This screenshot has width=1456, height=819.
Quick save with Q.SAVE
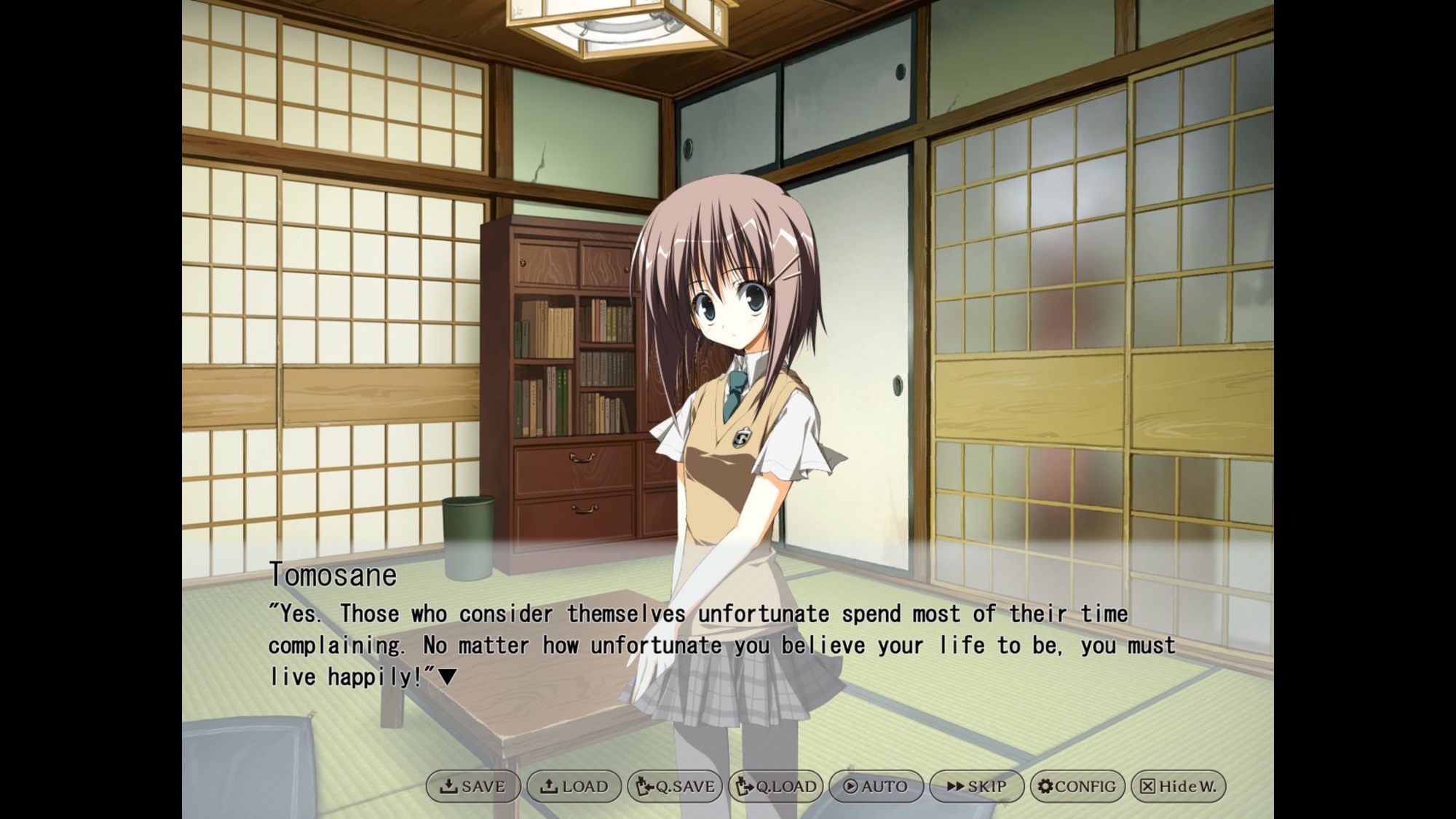coord(675,786)
